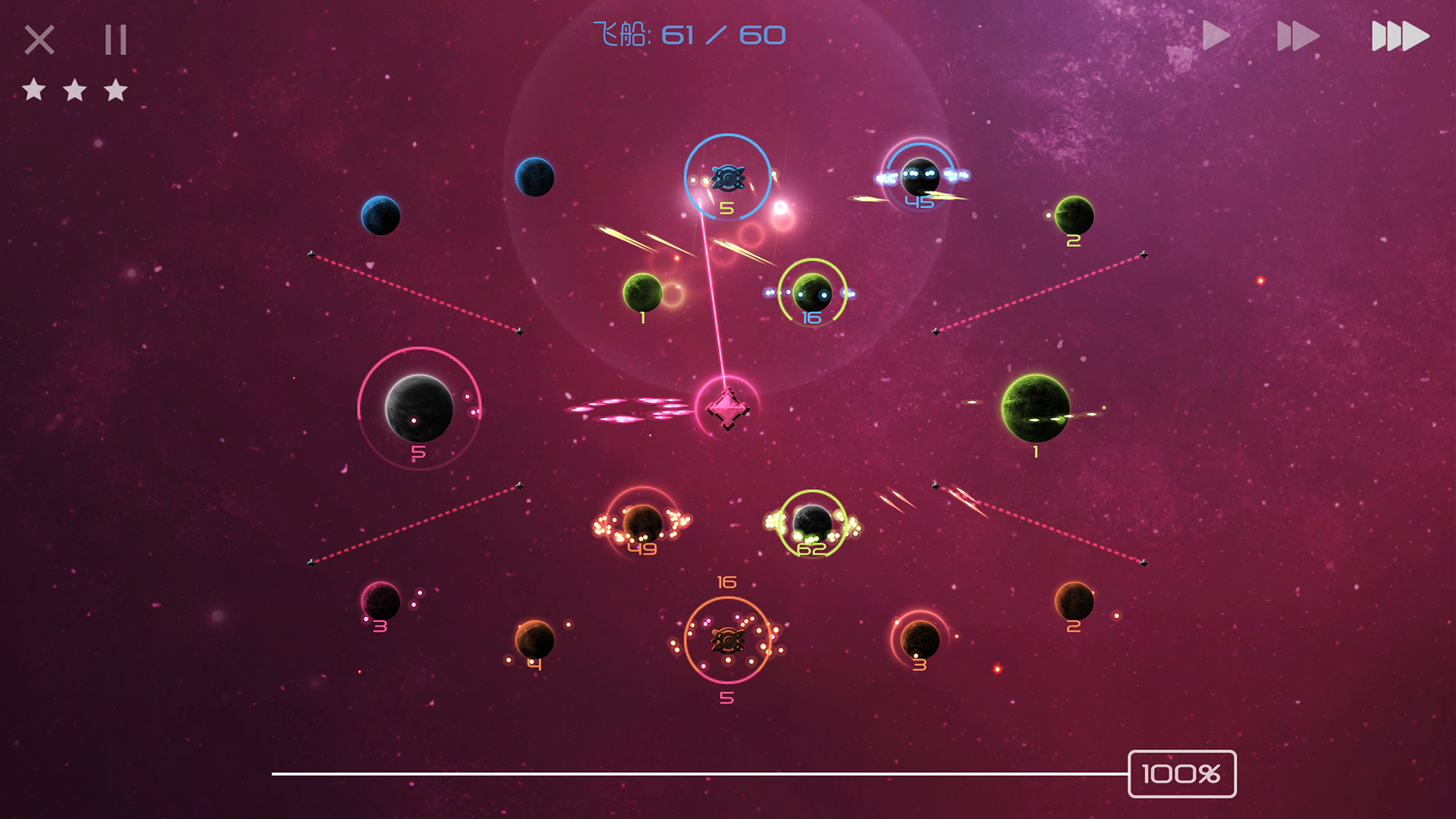Image resolution: width=1456 pixels, height=819 pixels.
Task: Pause the game
Action: (115, 39)
